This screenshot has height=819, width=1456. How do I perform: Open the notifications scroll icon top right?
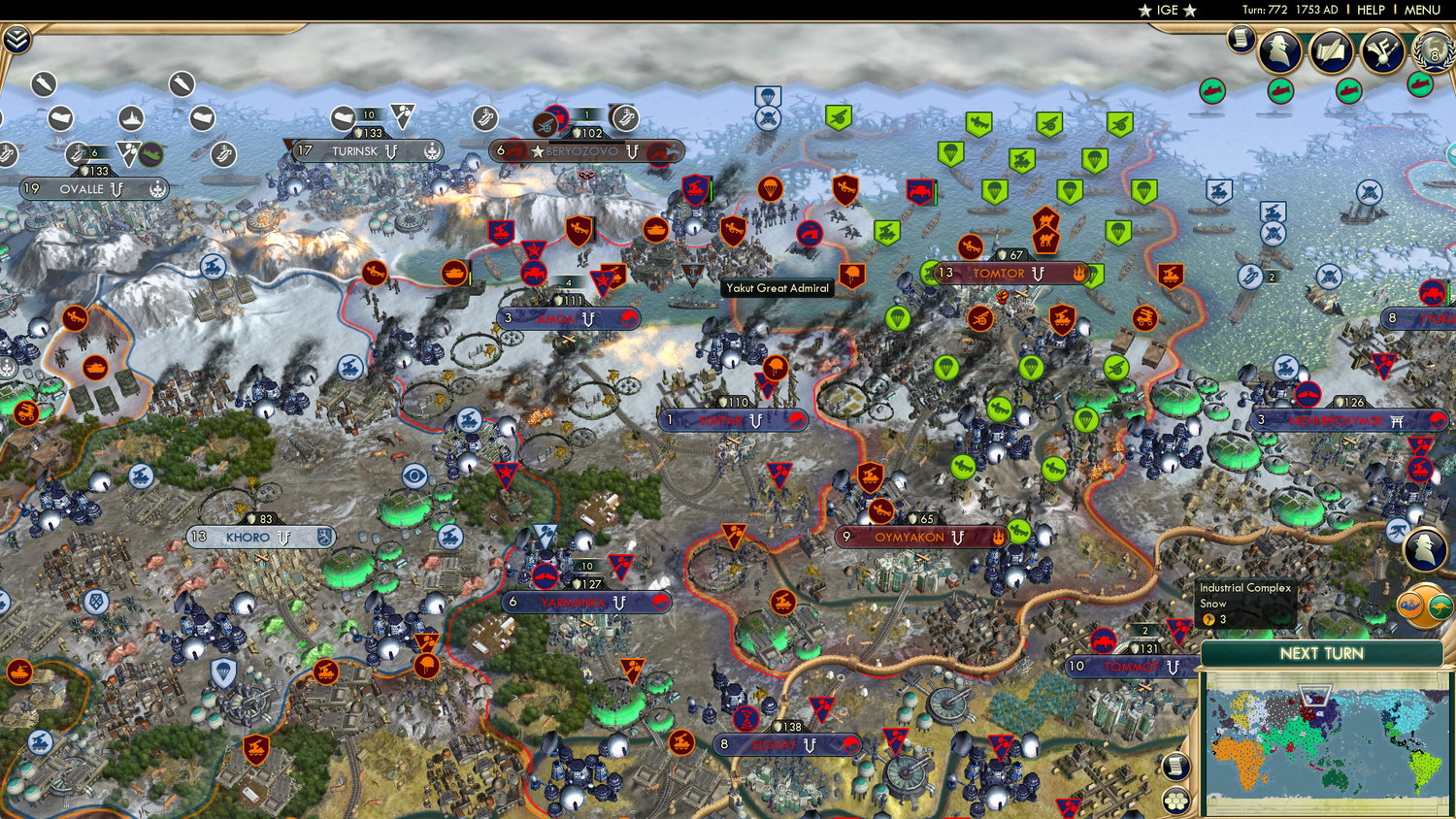1243,41
